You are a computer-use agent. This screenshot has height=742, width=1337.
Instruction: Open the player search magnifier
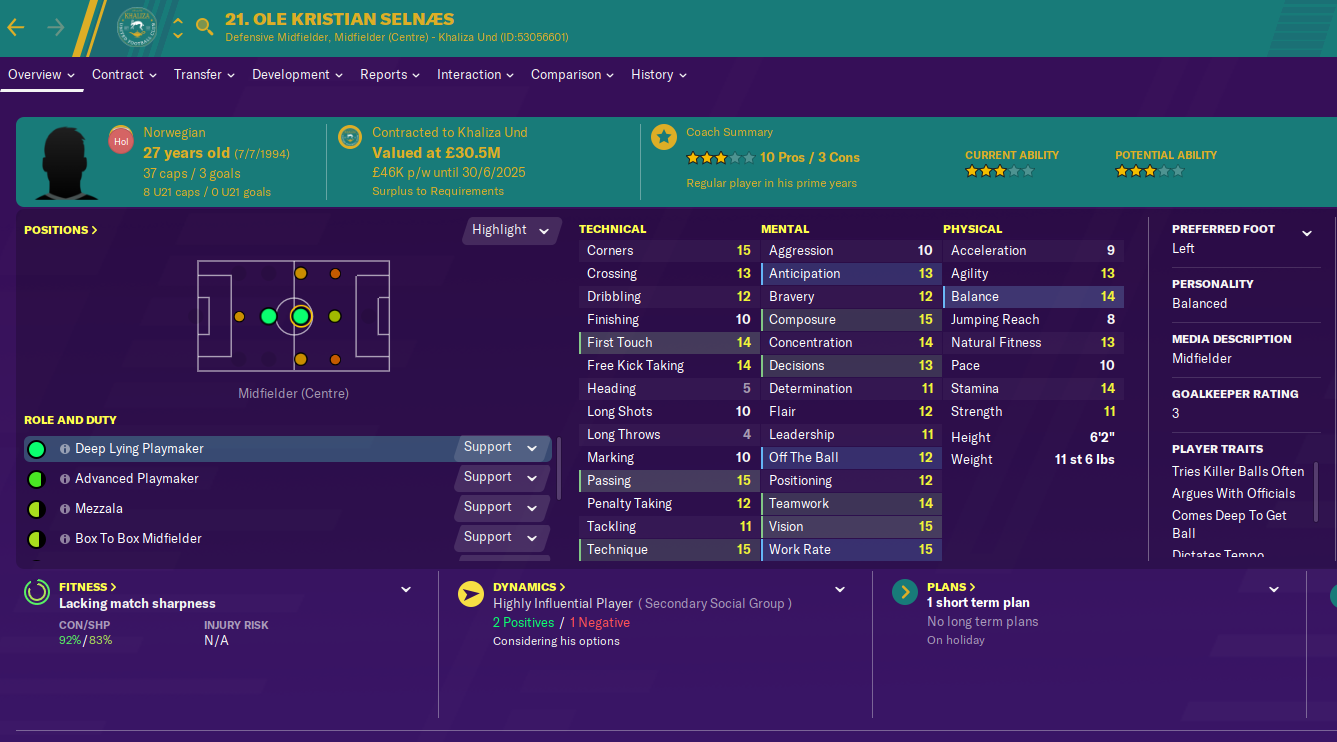click(x=205, y=27)
